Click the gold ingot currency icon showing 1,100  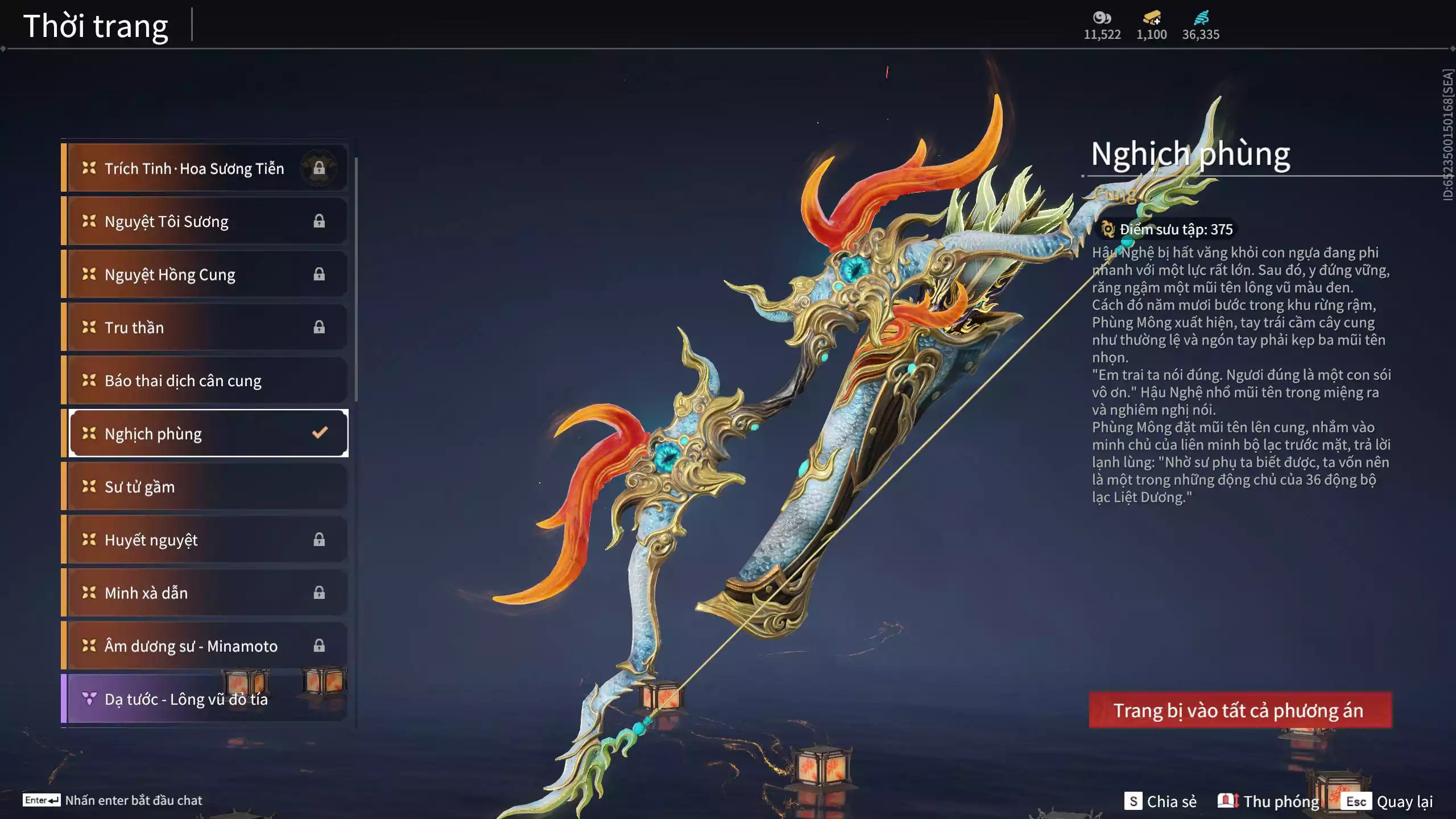tap(1151, 18)
